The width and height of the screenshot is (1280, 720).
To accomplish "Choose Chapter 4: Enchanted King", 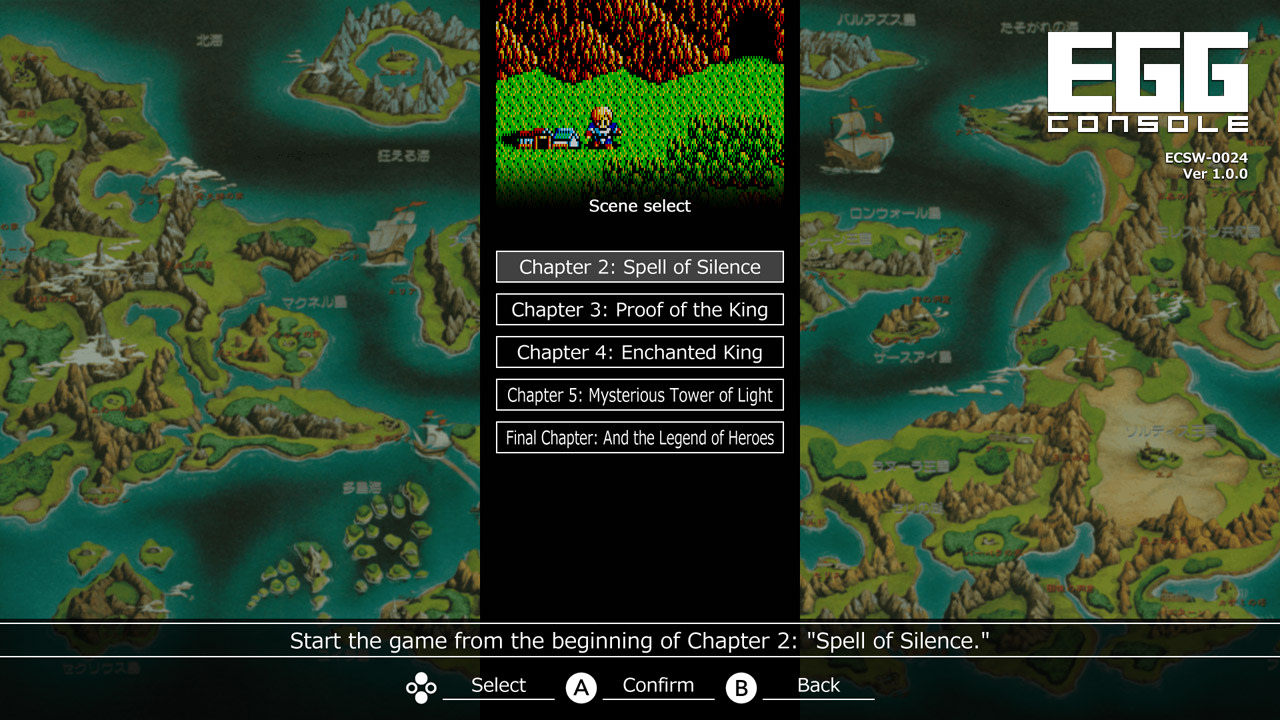I will coord(639,352).
